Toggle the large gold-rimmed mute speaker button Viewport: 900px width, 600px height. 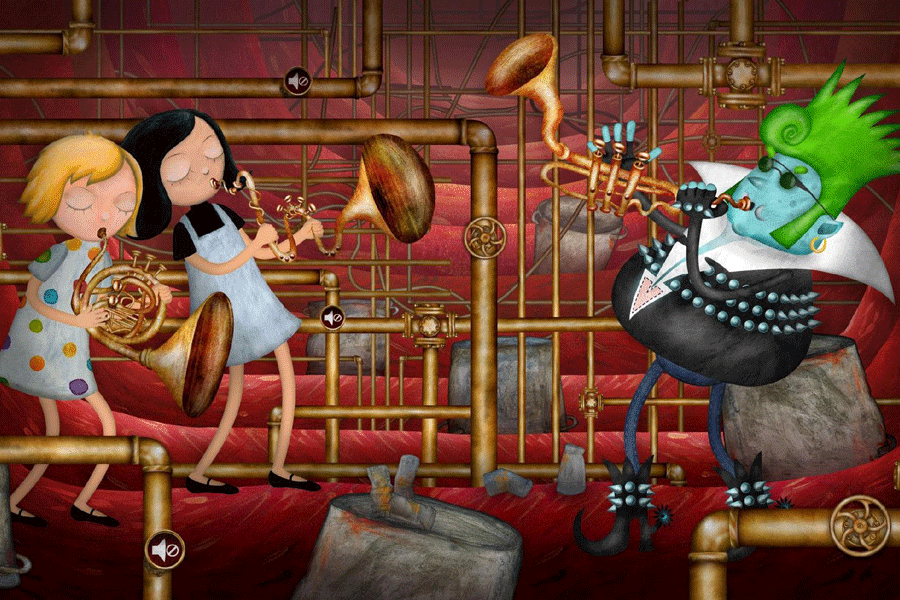point(165,549)
